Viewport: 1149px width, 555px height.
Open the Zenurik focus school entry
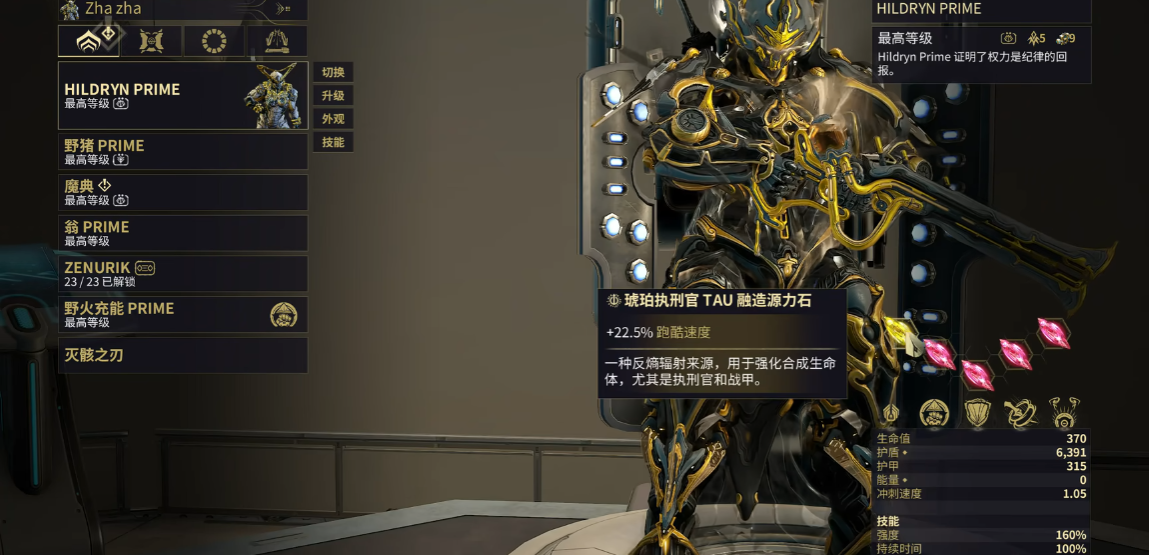coord(183,274)
